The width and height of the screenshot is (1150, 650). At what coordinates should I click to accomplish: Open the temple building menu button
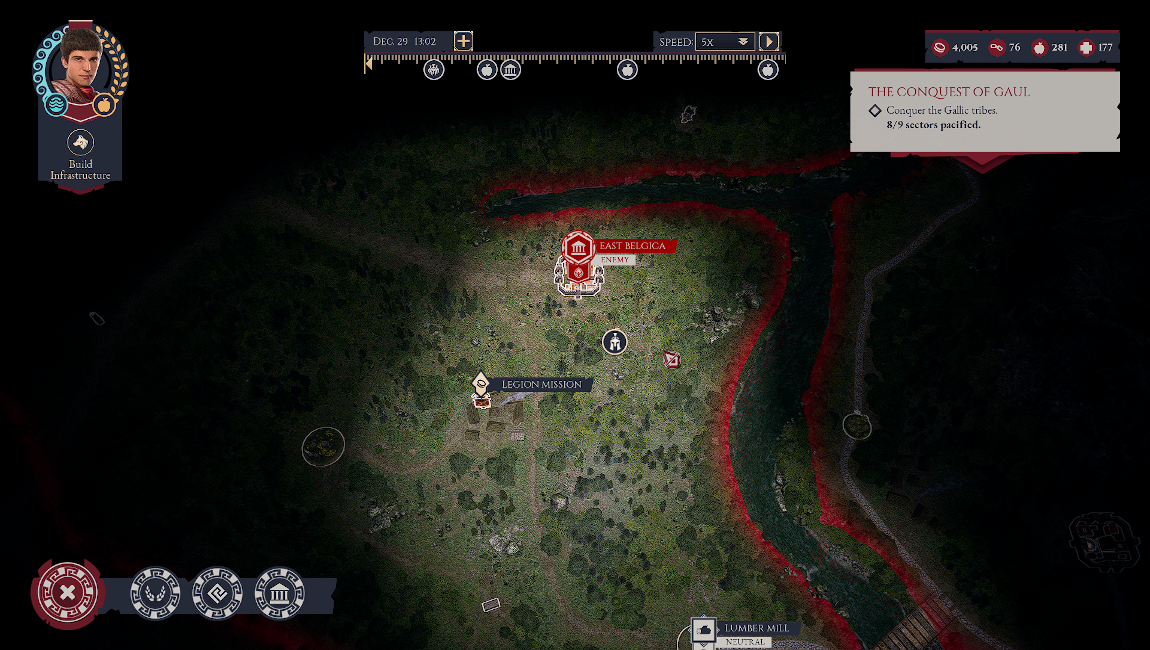click(x=280, y=593)
